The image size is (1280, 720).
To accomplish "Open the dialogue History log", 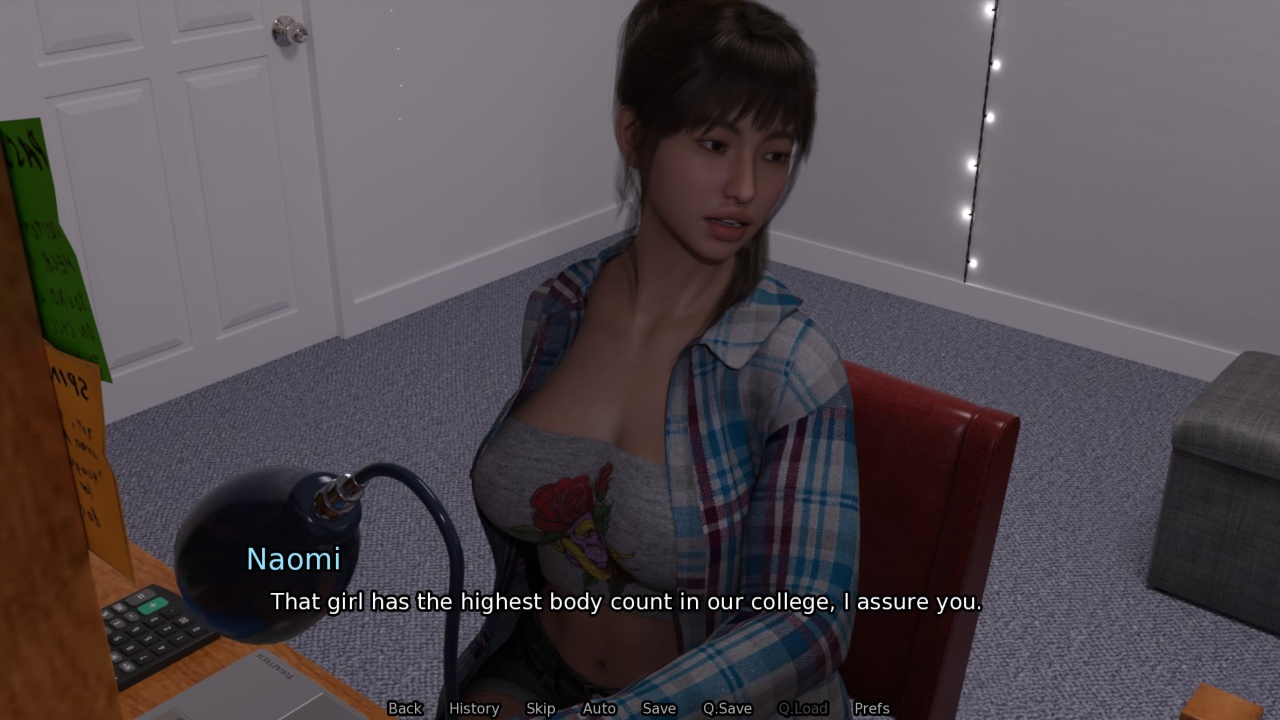I will pos(474,708).
